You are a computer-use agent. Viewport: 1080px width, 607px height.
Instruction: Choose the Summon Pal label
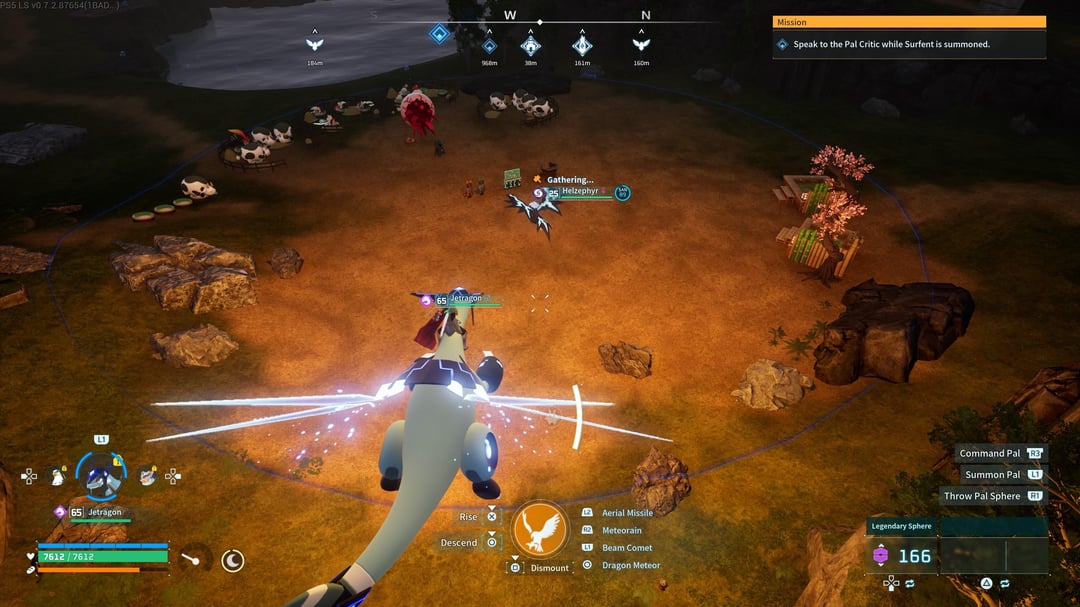point(992,475)
